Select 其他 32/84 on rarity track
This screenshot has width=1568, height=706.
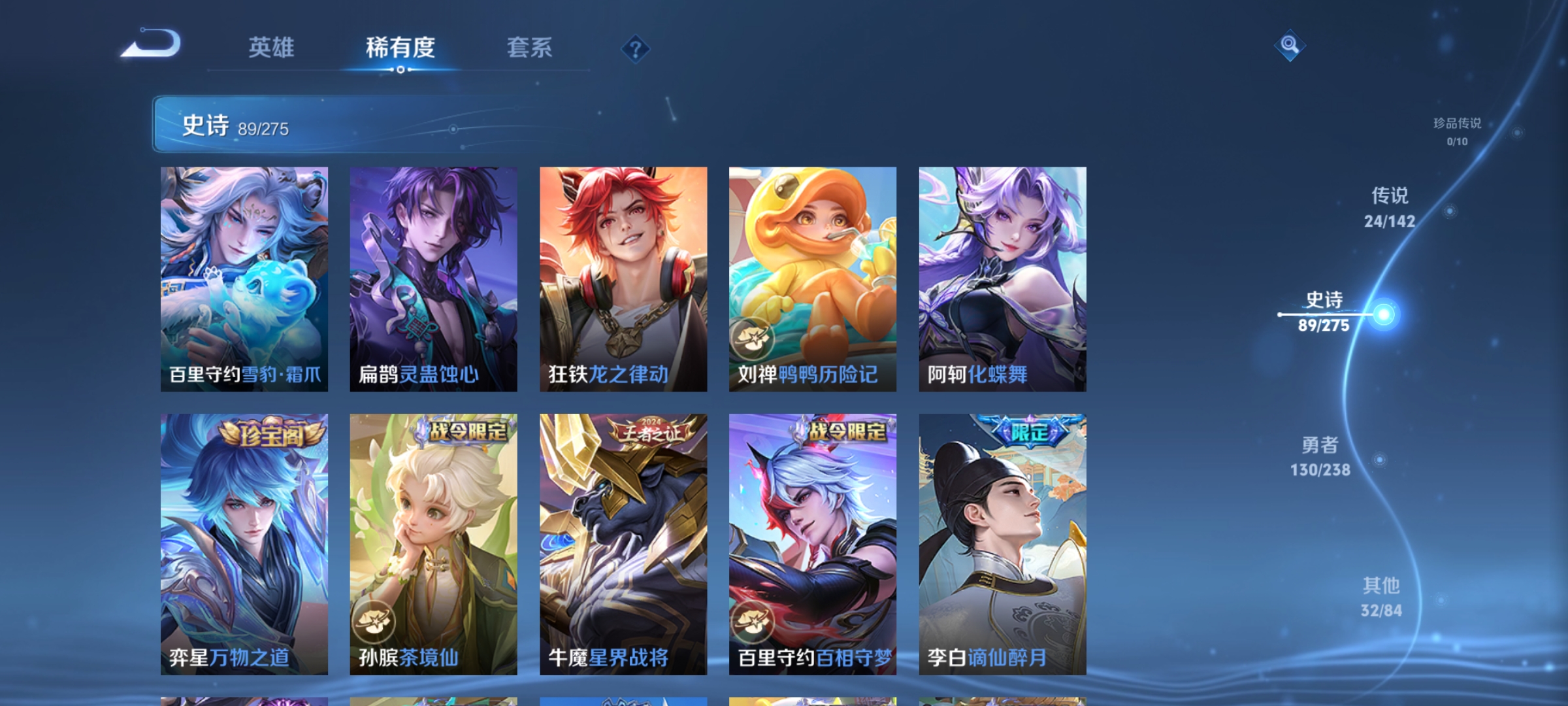[x=1380, y=597]
